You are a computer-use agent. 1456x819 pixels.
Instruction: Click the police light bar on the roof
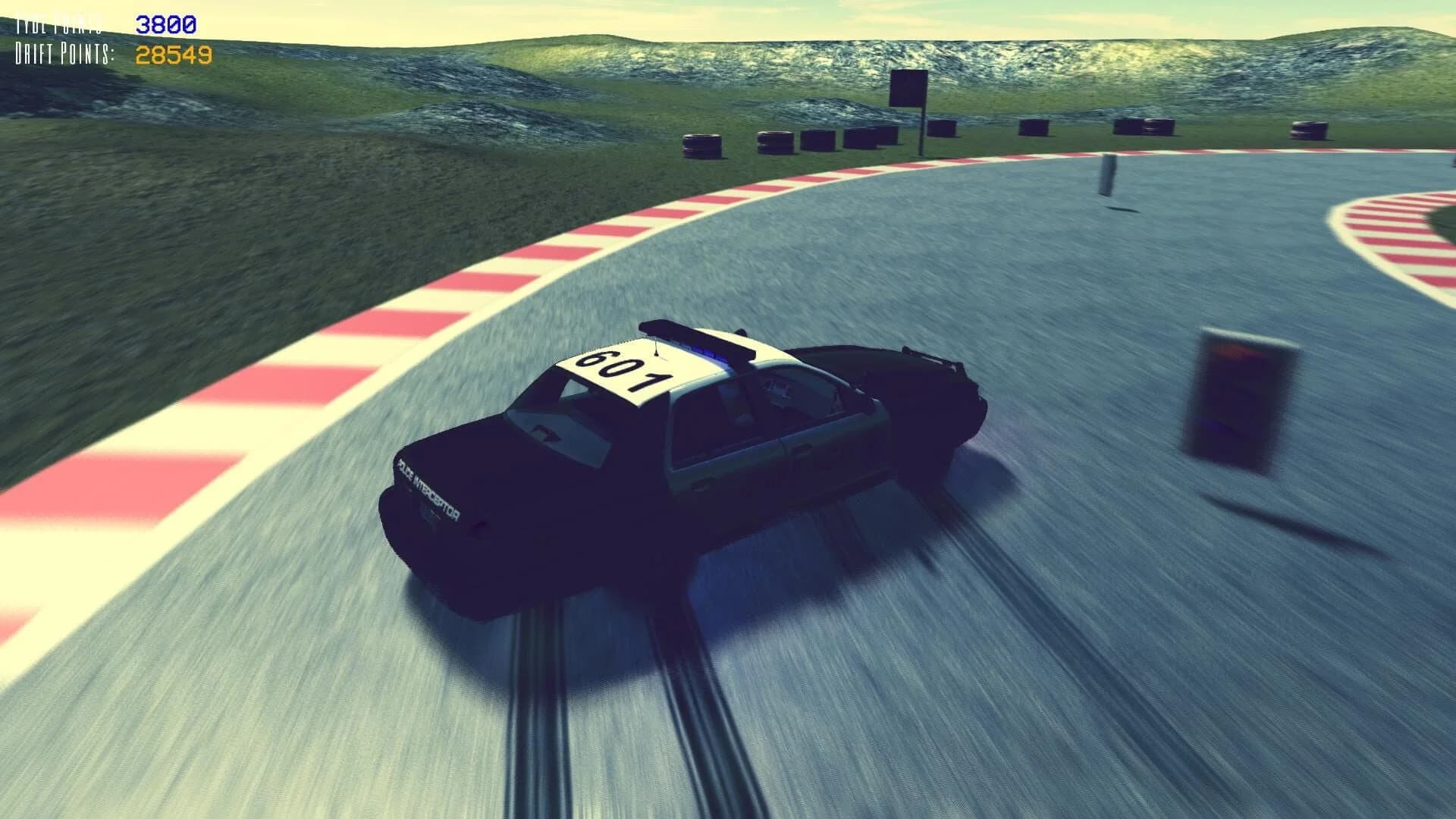coord(701,343)
